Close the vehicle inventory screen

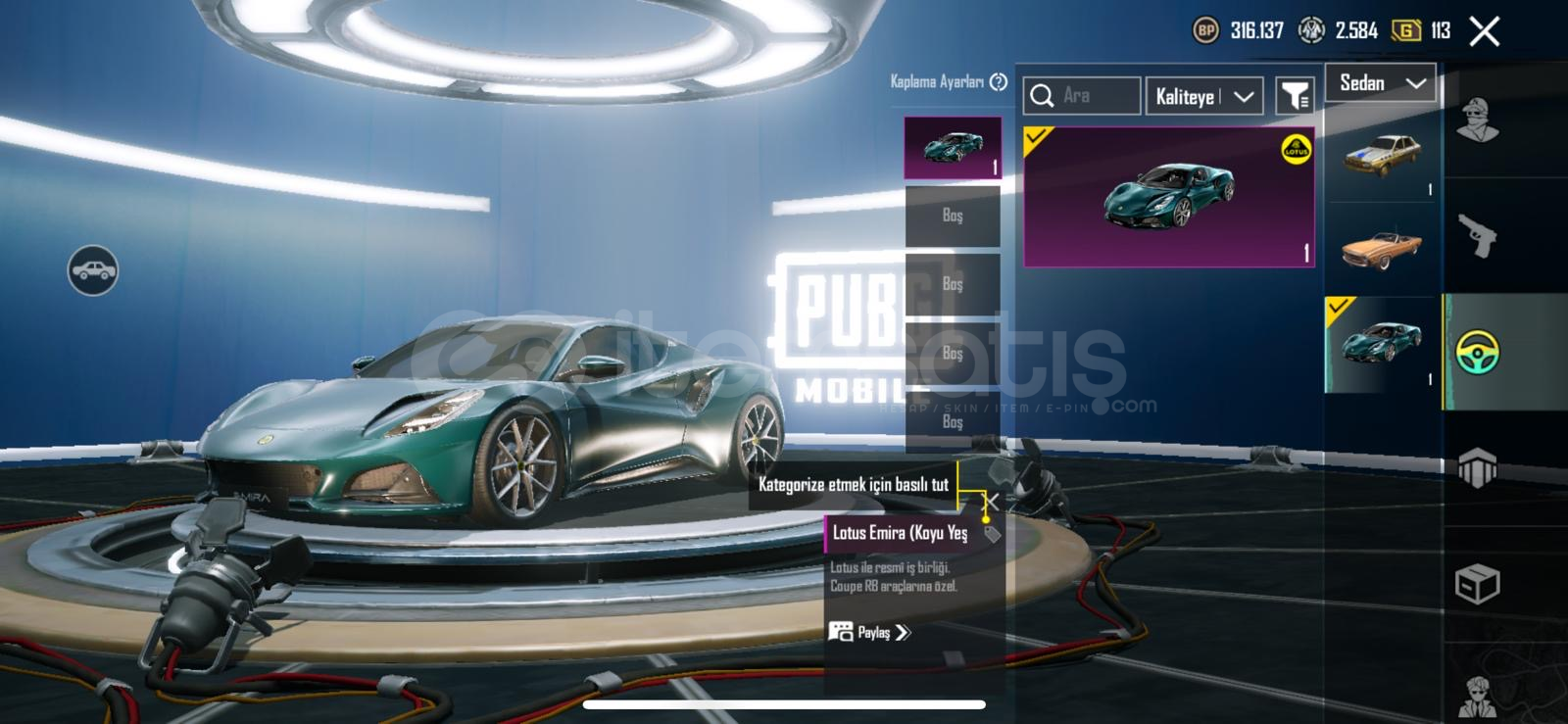pos(1484,31)
